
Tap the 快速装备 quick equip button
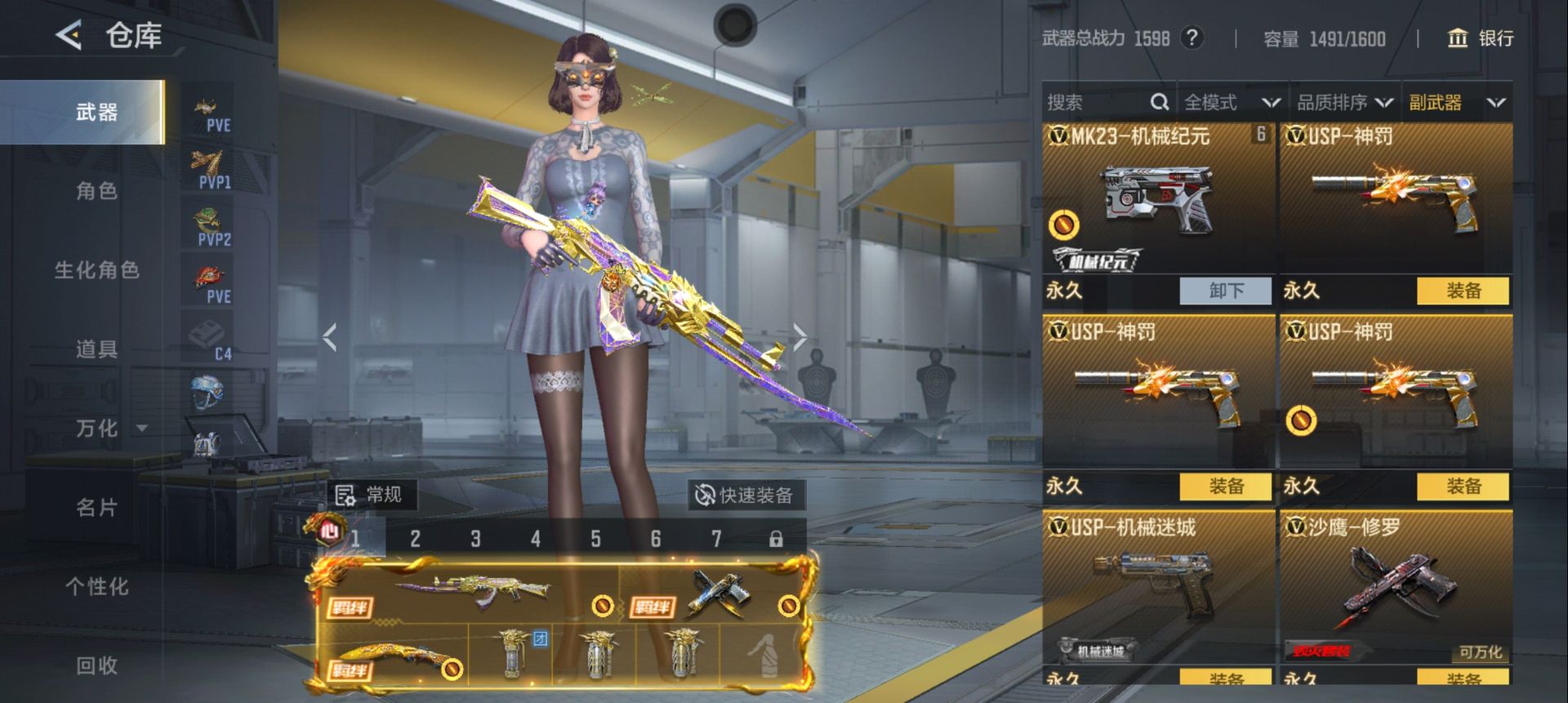[x=745, y=495]
